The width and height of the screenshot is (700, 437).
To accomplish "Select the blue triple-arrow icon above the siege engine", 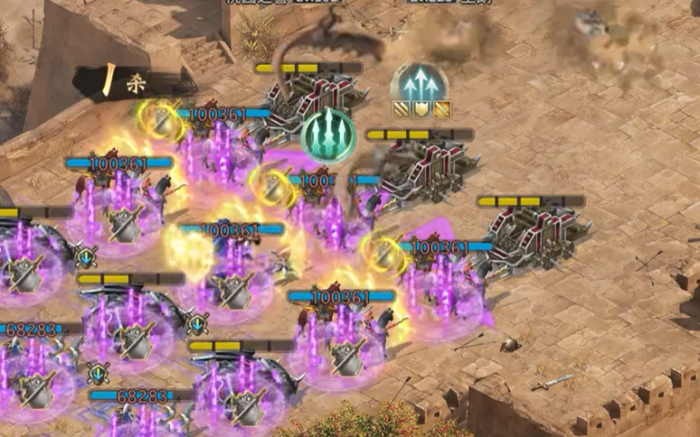I will (418, 84).
